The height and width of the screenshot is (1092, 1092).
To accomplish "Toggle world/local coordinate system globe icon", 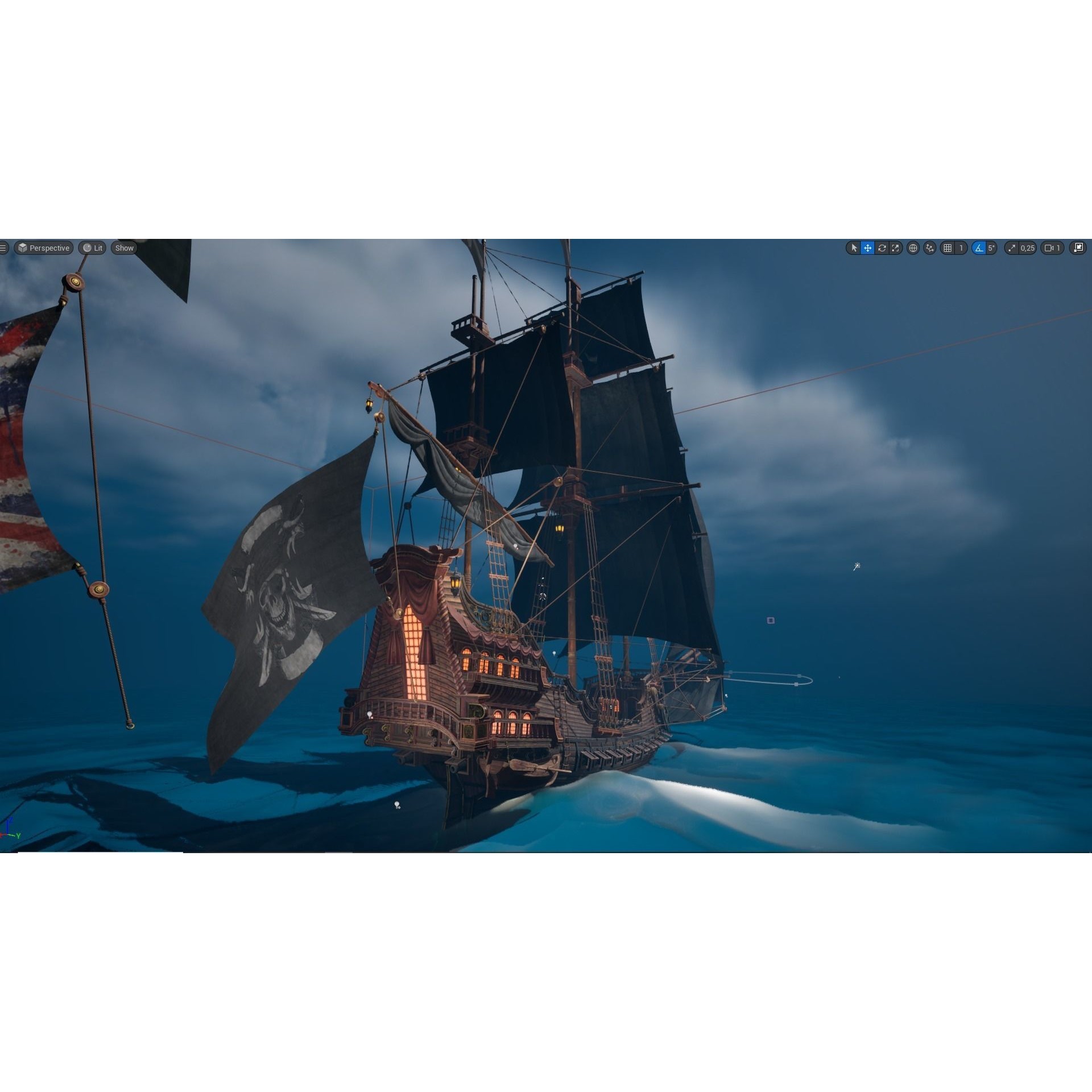I will coord(913,248).
